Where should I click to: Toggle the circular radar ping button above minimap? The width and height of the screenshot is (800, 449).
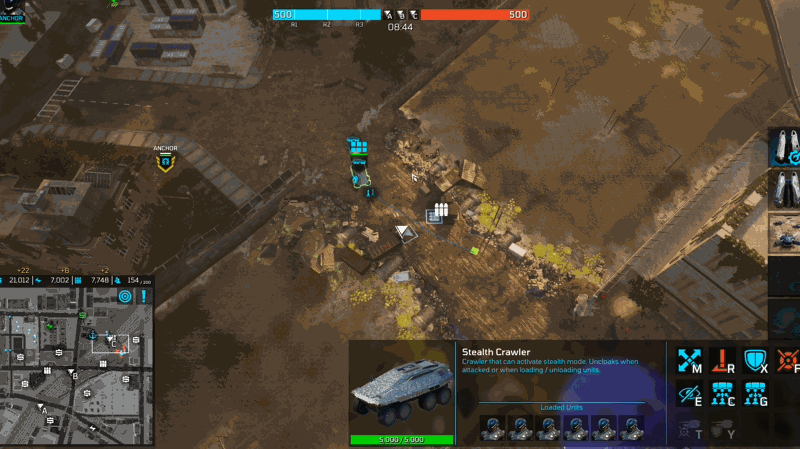tap(124, 296)
